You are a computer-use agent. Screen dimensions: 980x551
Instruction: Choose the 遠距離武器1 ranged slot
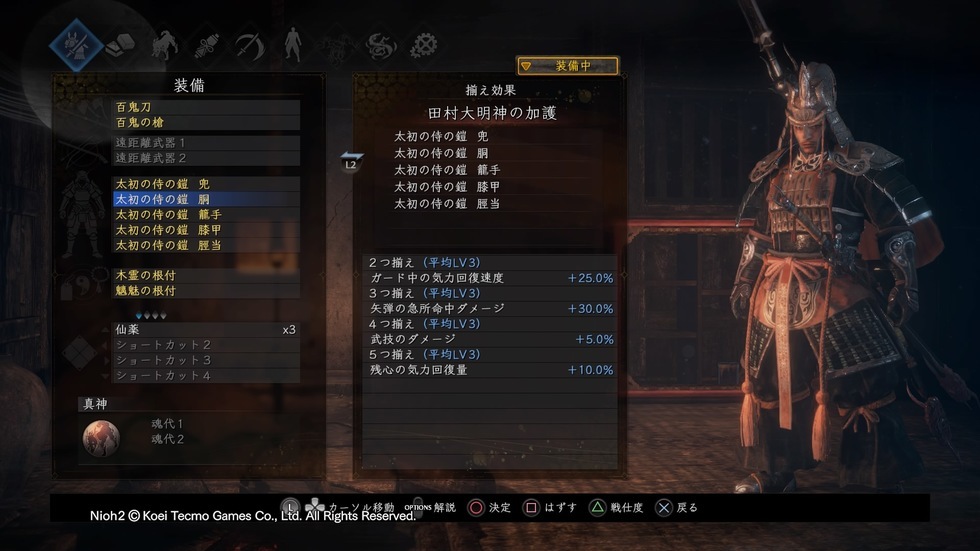(206, 143)
